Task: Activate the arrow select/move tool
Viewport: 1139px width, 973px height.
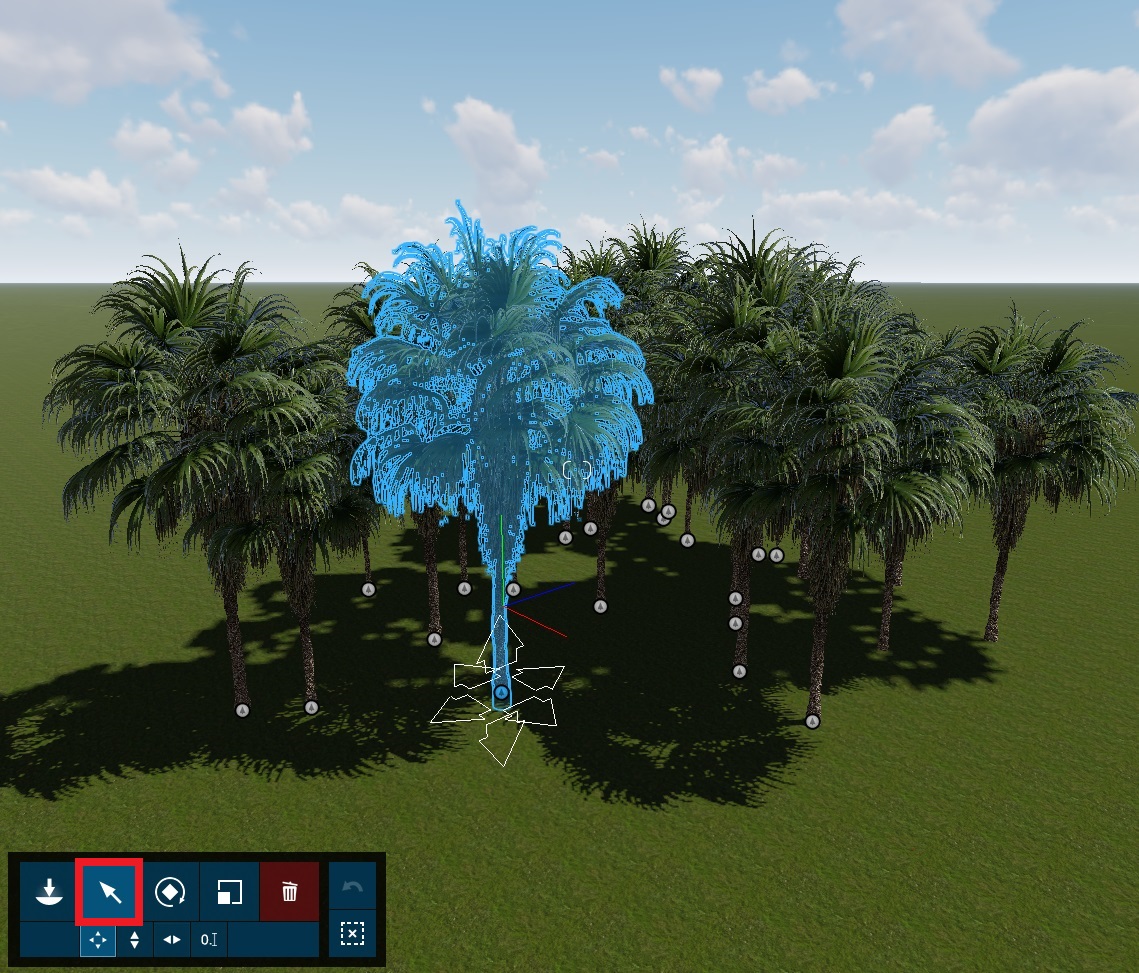Action: pyautogui.click(x=110, y=891)
